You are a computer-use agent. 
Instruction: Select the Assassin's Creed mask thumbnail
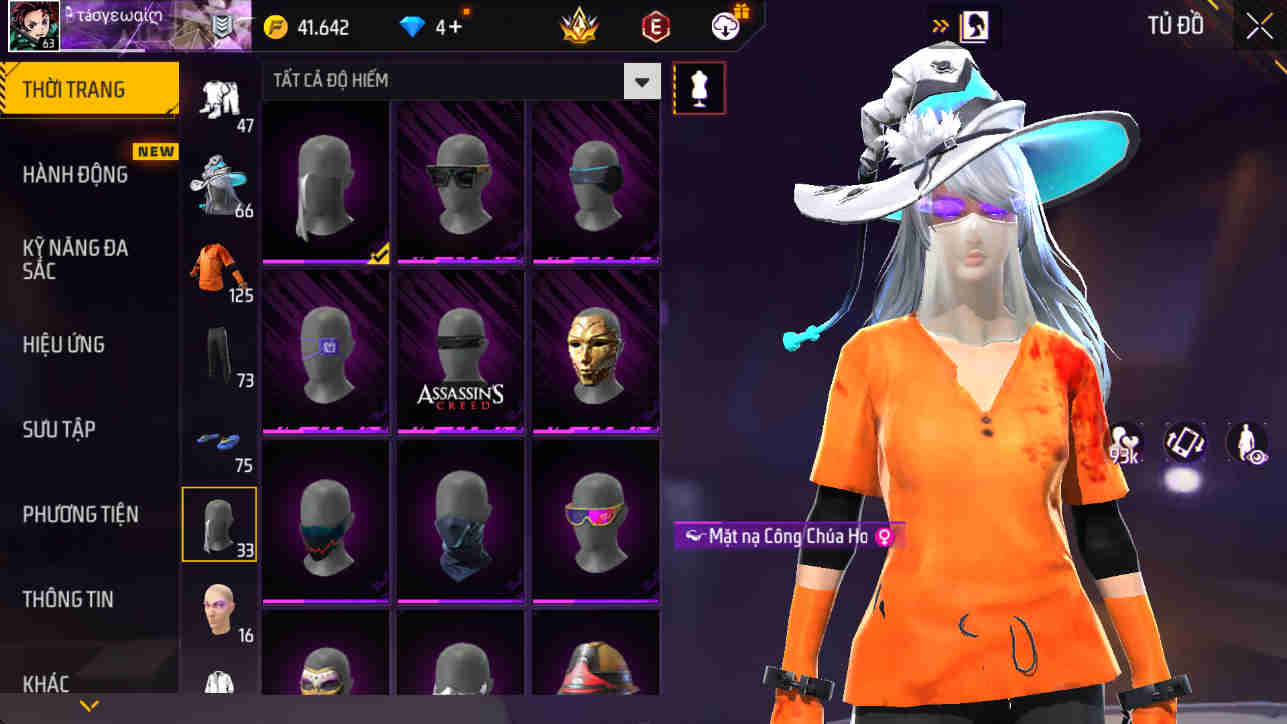click(x=460, y=352)
